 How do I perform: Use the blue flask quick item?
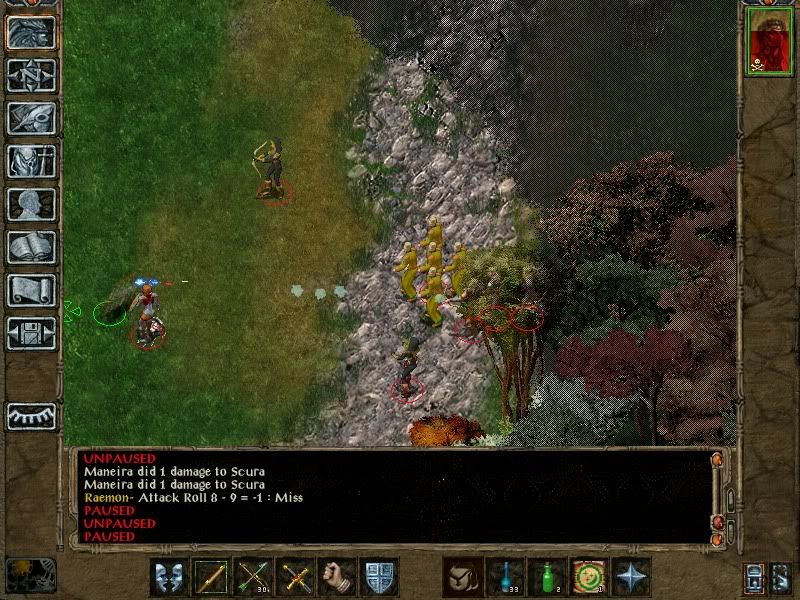(x=505, y=577)
